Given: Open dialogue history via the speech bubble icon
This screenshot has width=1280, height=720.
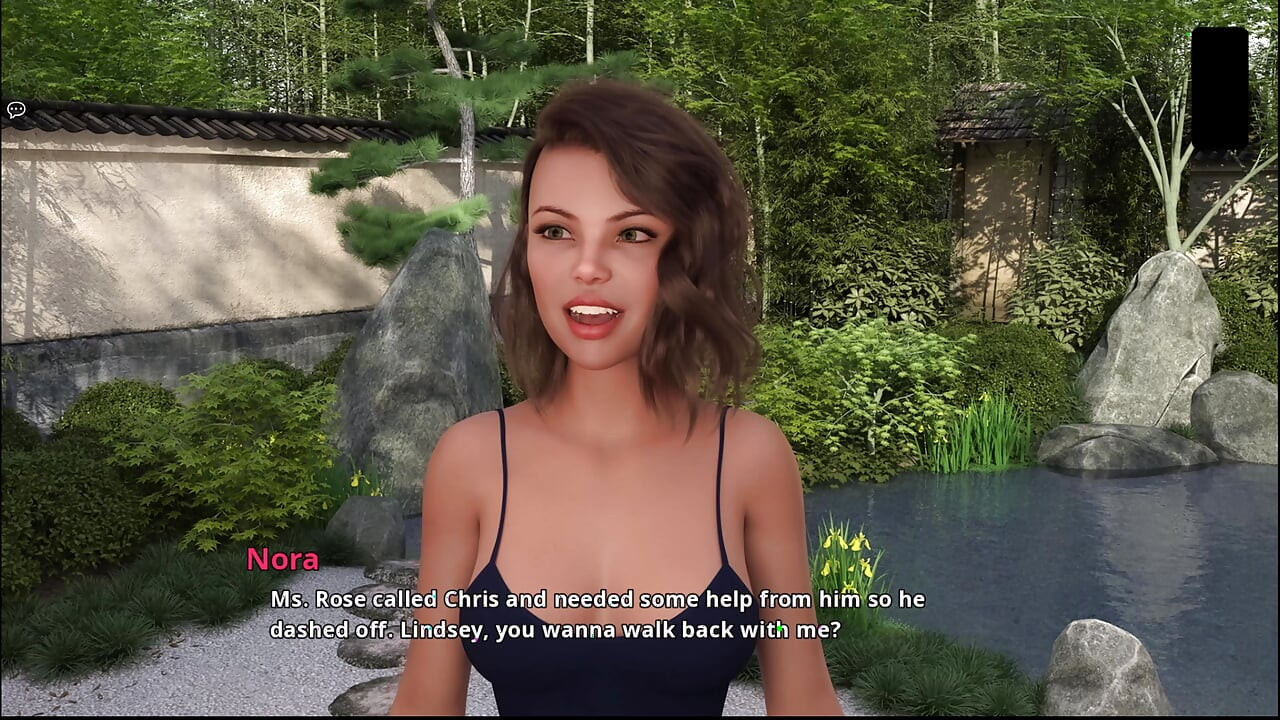Looking at the screenshot, I should click(16, 109).
